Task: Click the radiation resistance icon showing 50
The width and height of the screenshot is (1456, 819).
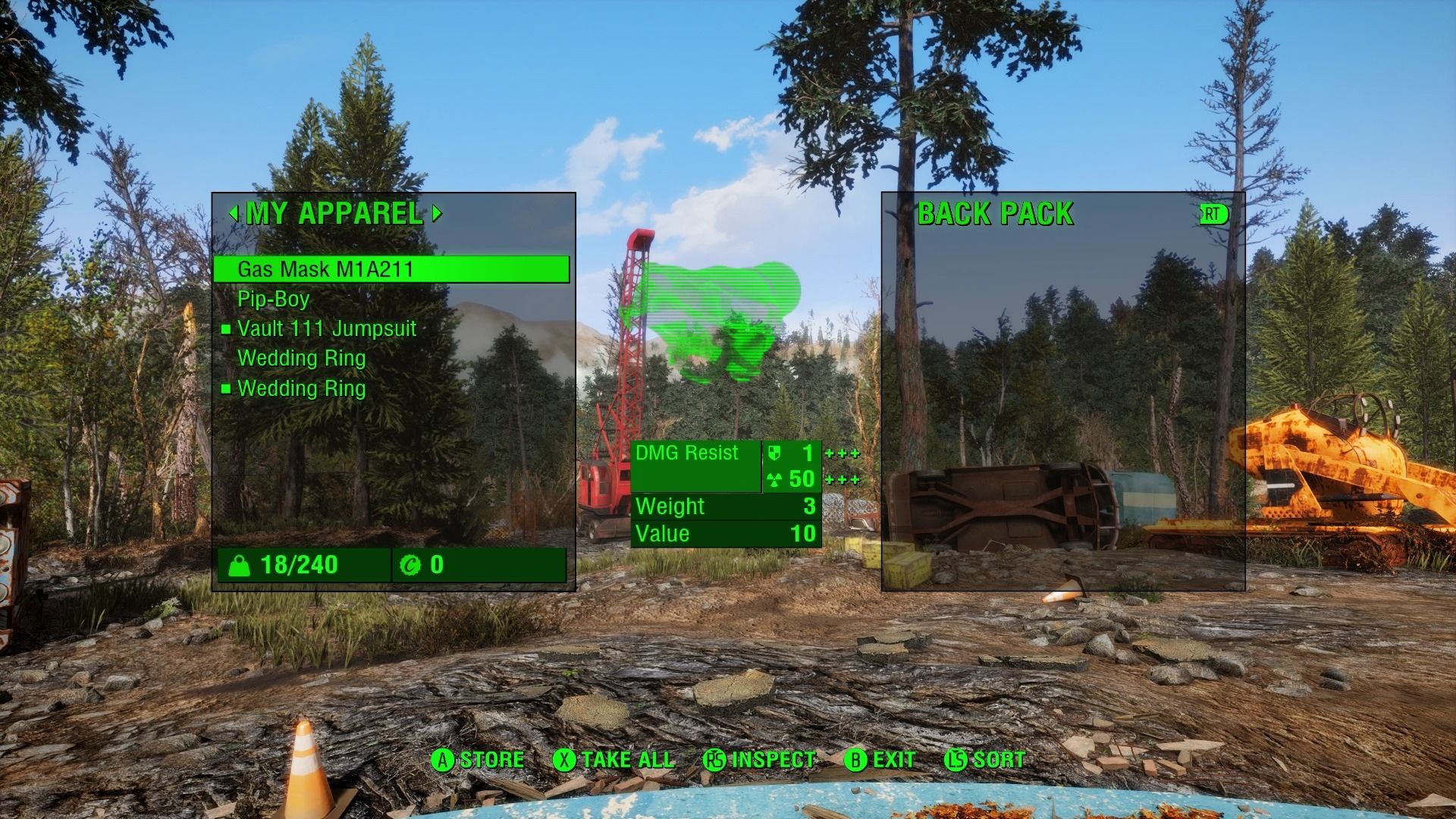Action: [773, 479]
